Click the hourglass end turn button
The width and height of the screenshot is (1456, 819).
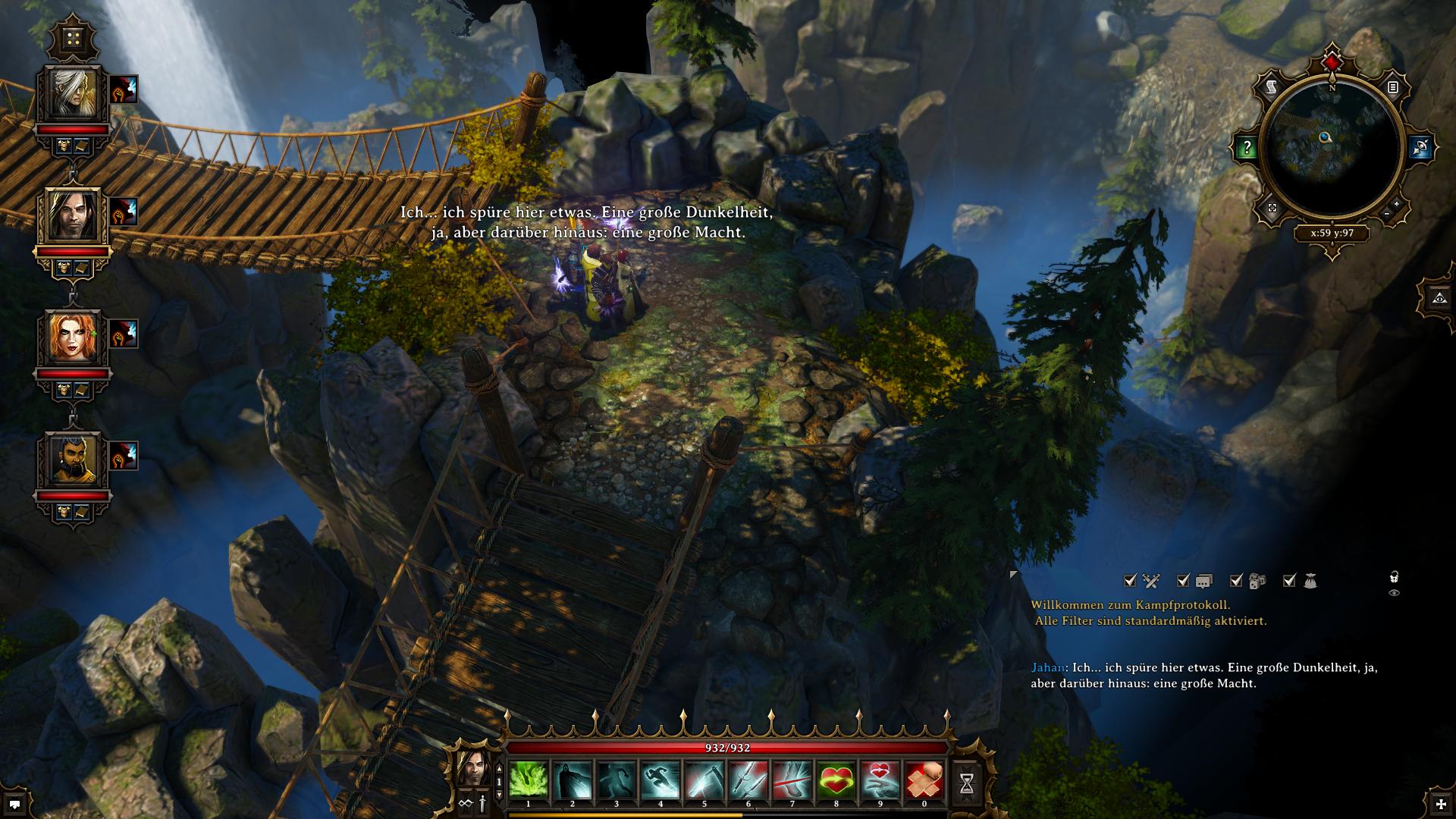click(x=967, y=785)
